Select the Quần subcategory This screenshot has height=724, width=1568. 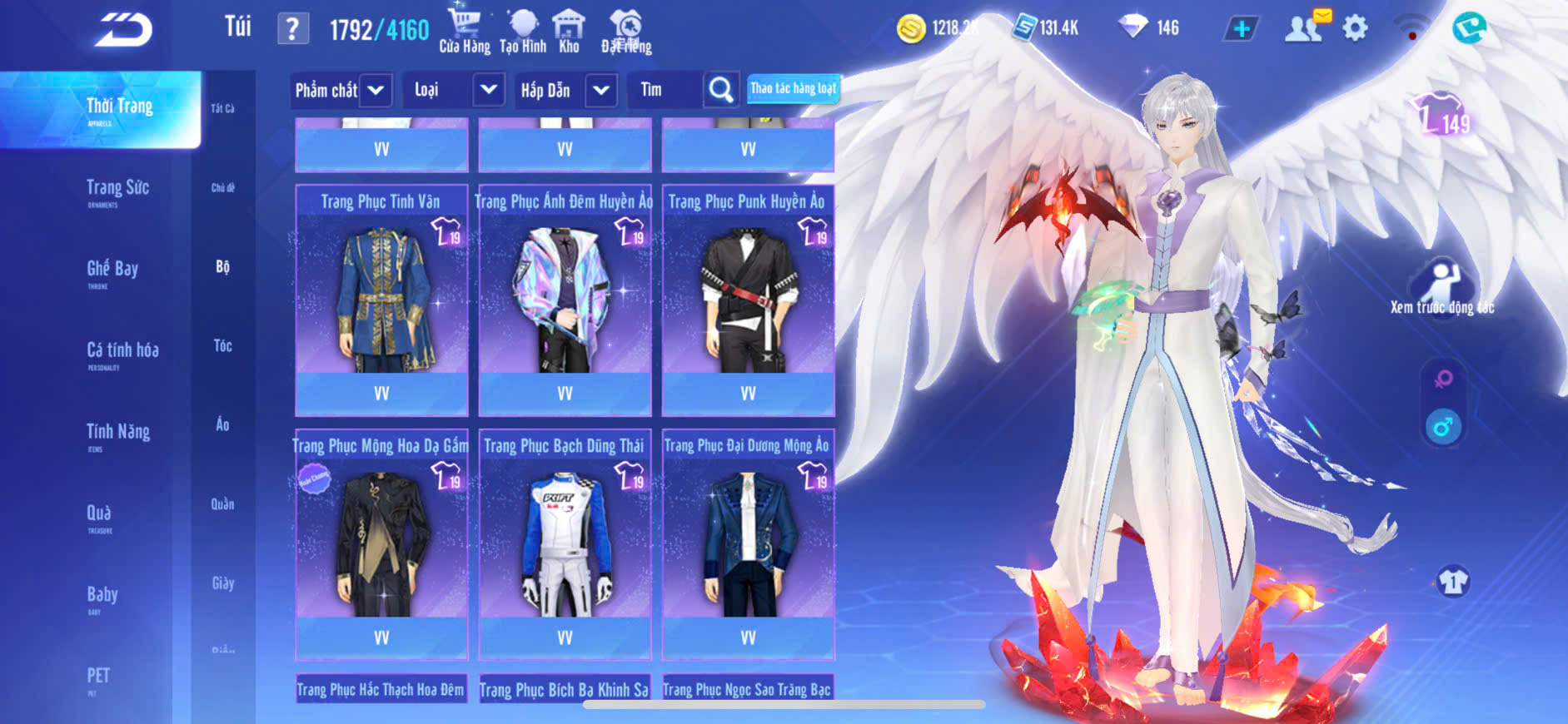tap(222, 503)
